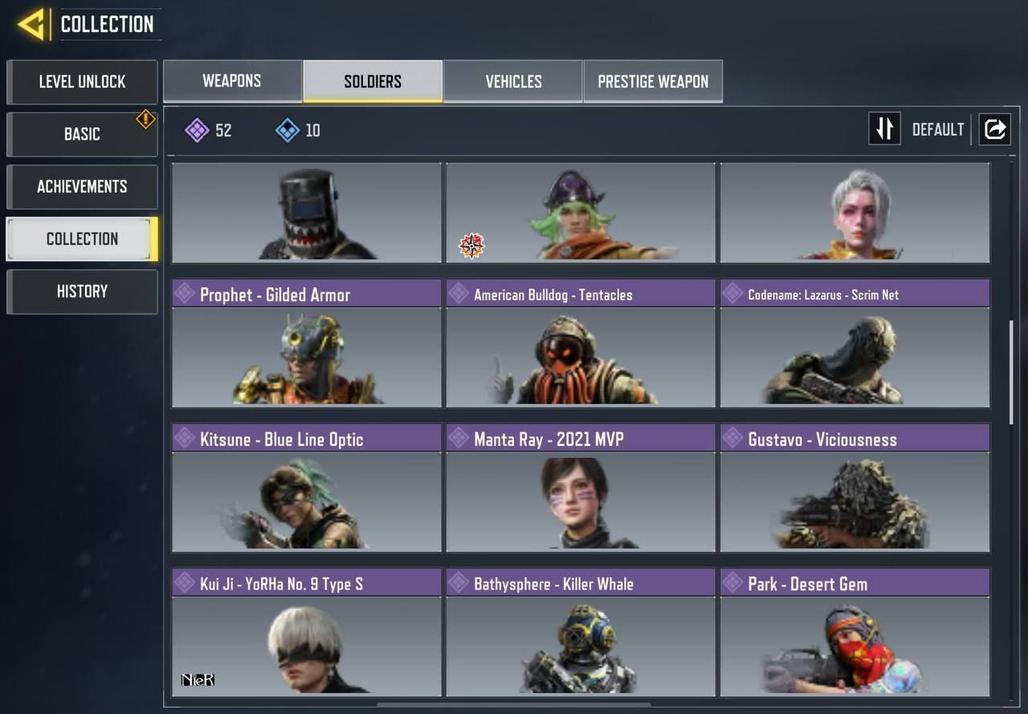Toggle the Default sort order button
This screenshot has width=1028, height=714.
pos(885,129)
